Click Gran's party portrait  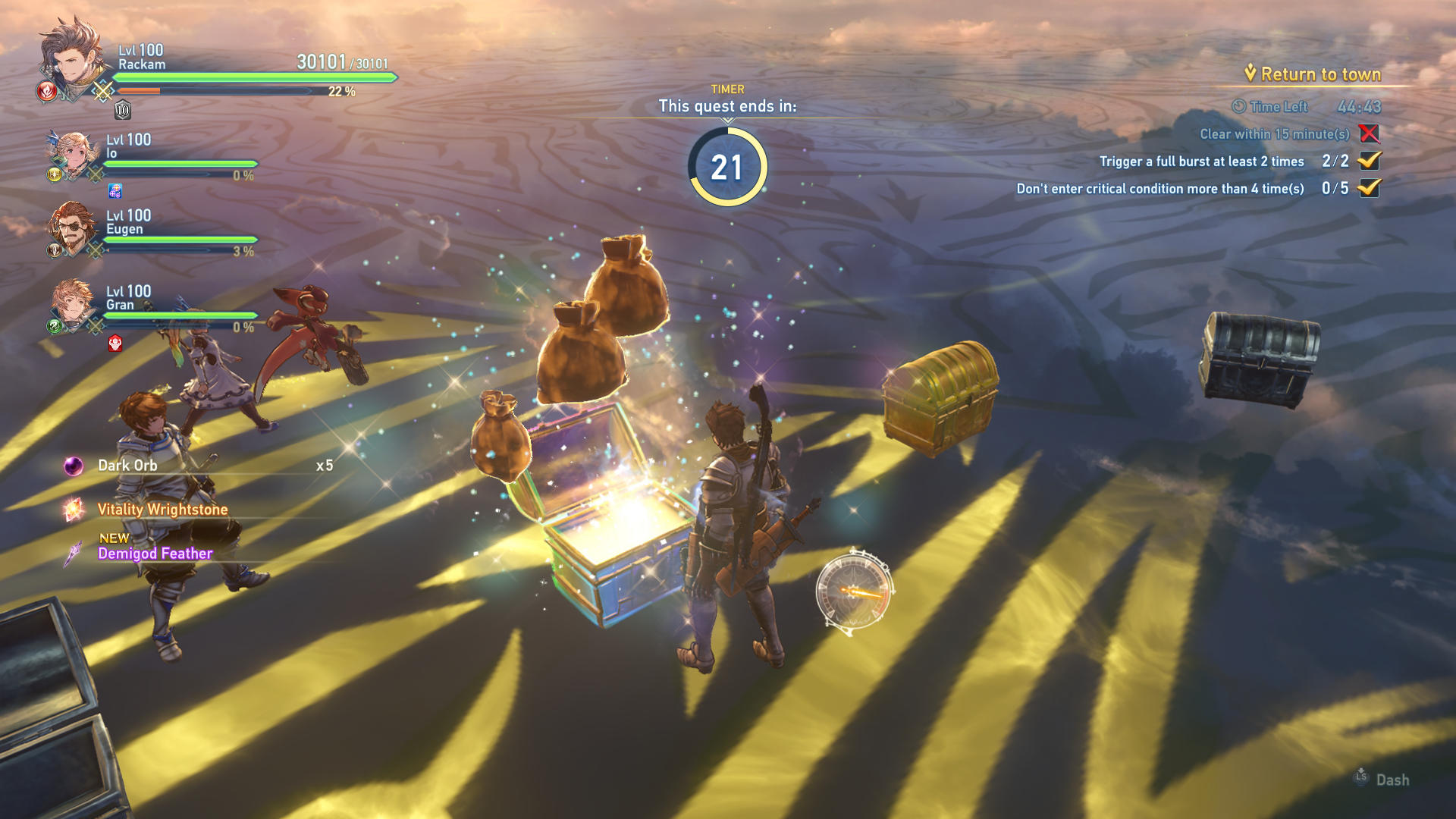(x=72, y=305)
